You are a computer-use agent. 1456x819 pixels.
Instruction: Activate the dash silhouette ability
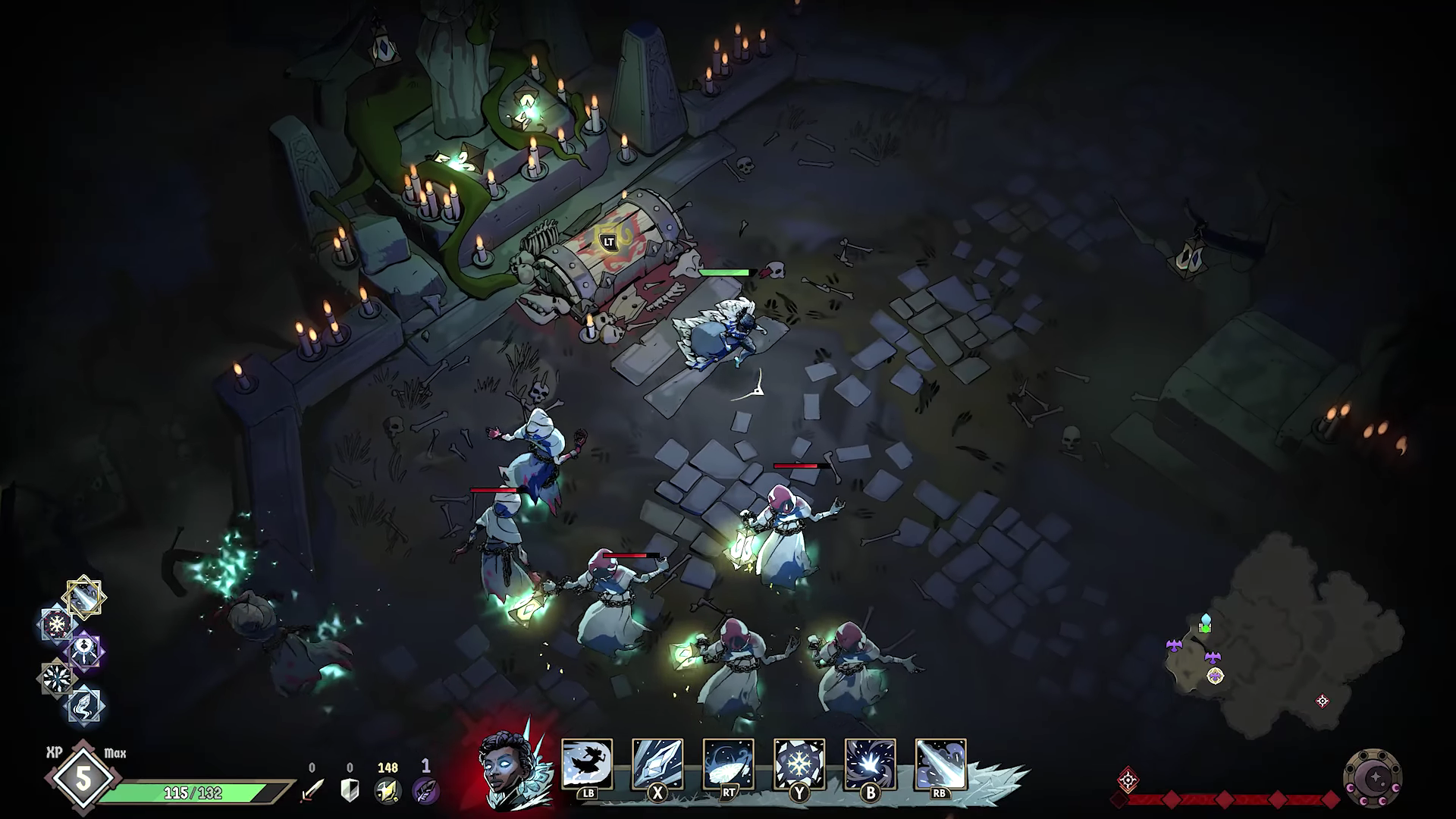(586, 764)
